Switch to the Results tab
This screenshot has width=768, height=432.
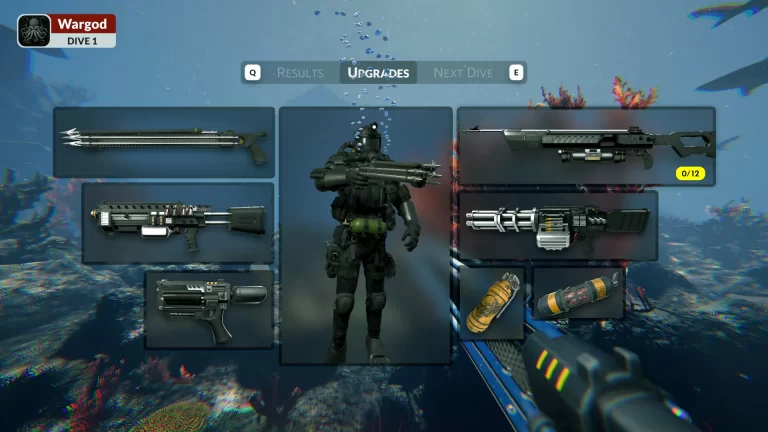coord(299,73)
